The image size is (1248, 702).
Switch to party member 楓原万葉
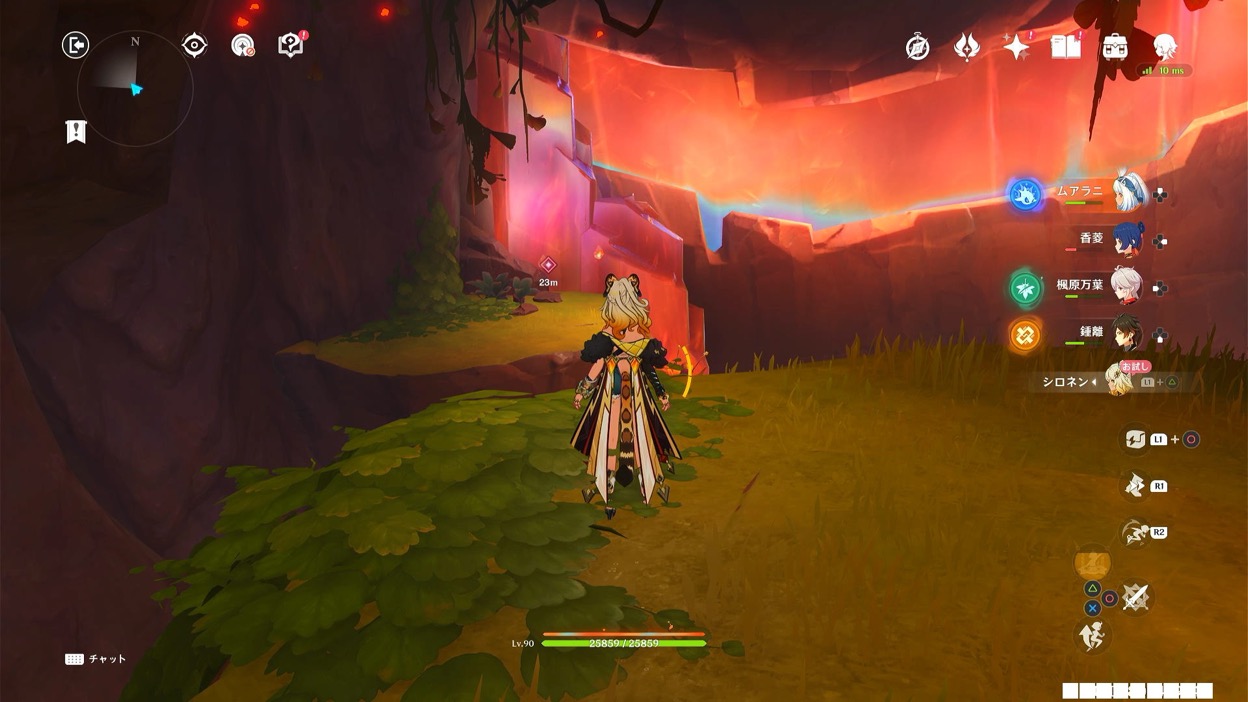coord(1129,287)
